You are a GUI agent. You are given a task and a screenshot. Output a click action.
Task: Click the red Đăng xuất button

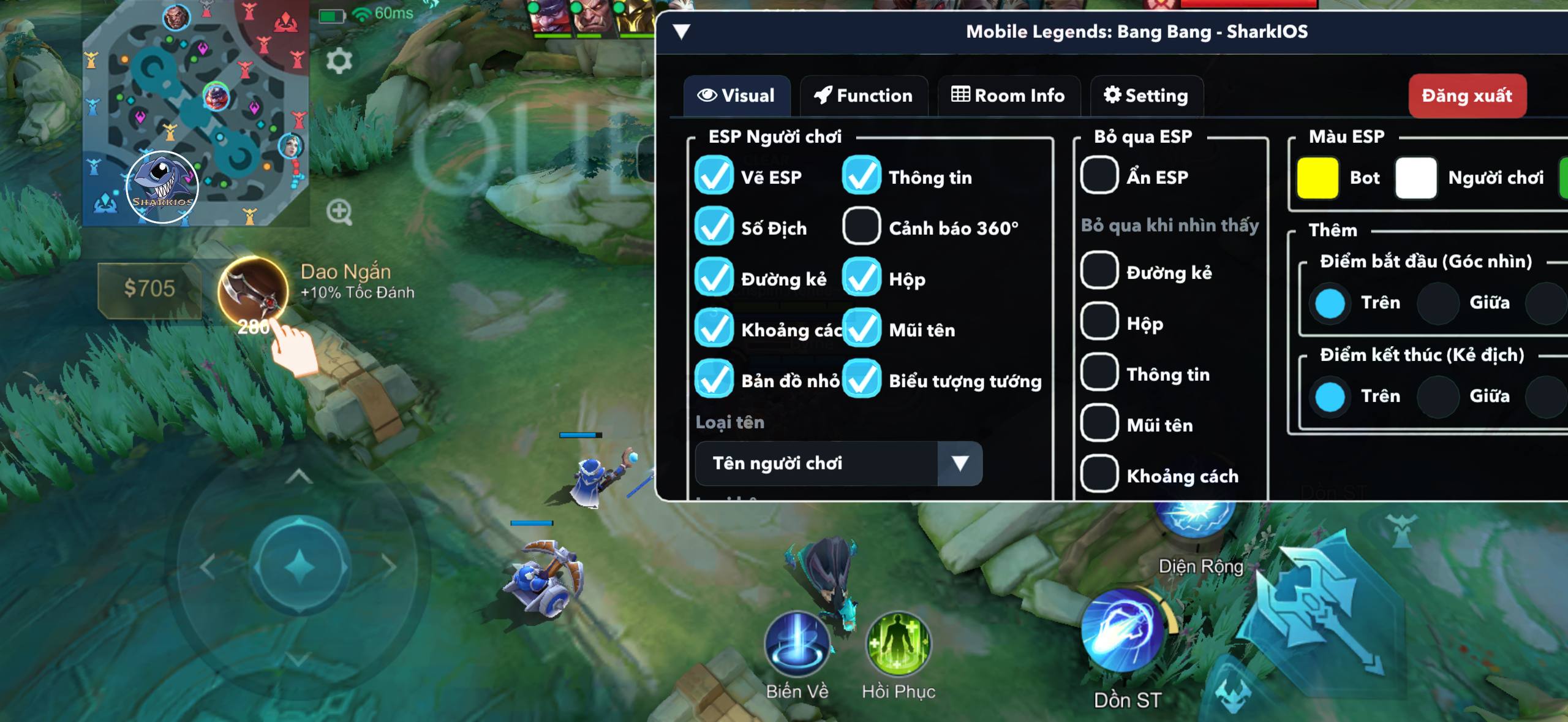click(1467, 96)
